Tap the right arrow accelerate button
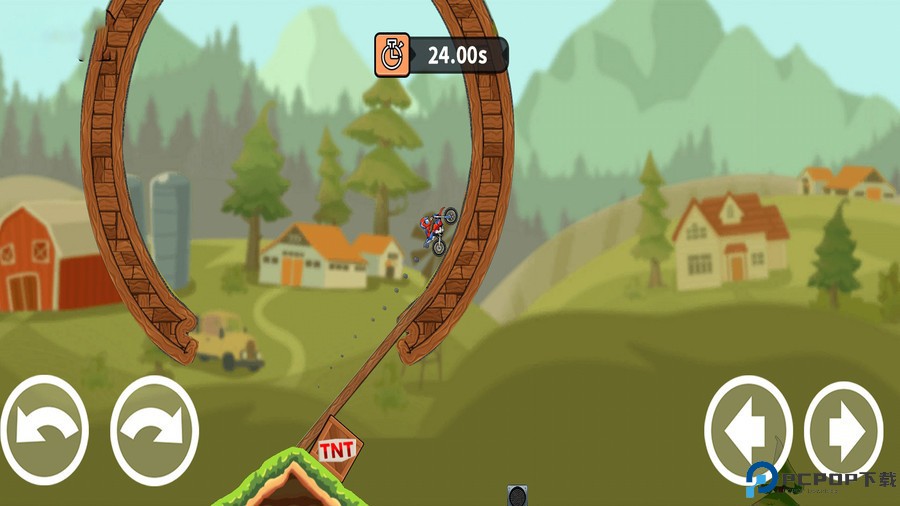The height and width of the screenshot is (506, 900). click(x=843, y=430)
